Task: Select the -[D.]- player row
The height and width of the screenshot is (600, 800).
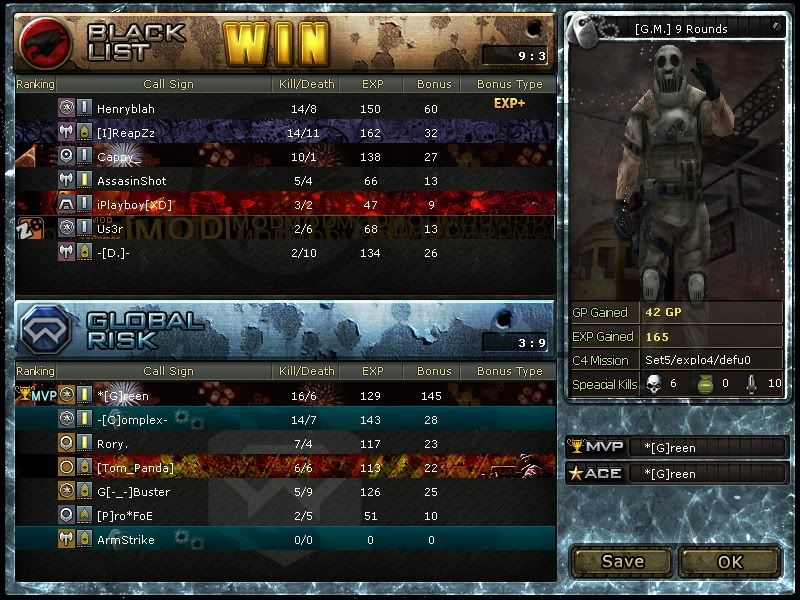Action: click(285, 252)
